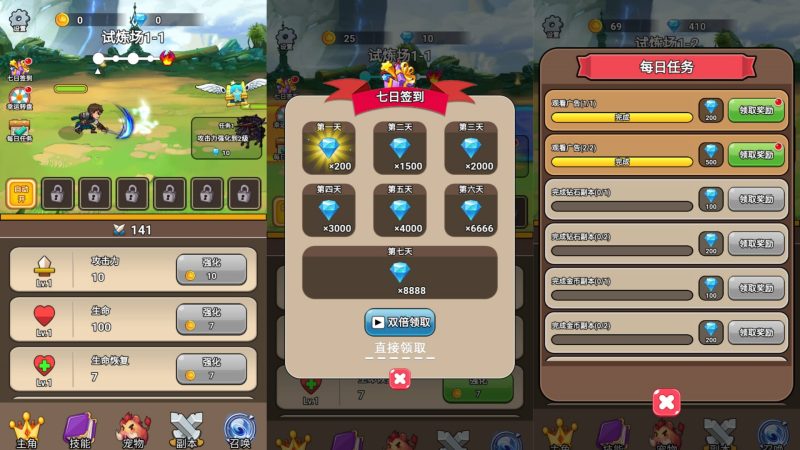The image size is (800, 450).
Task: Toggle the orange 自动 auto button
Action: tap(22, 193)
